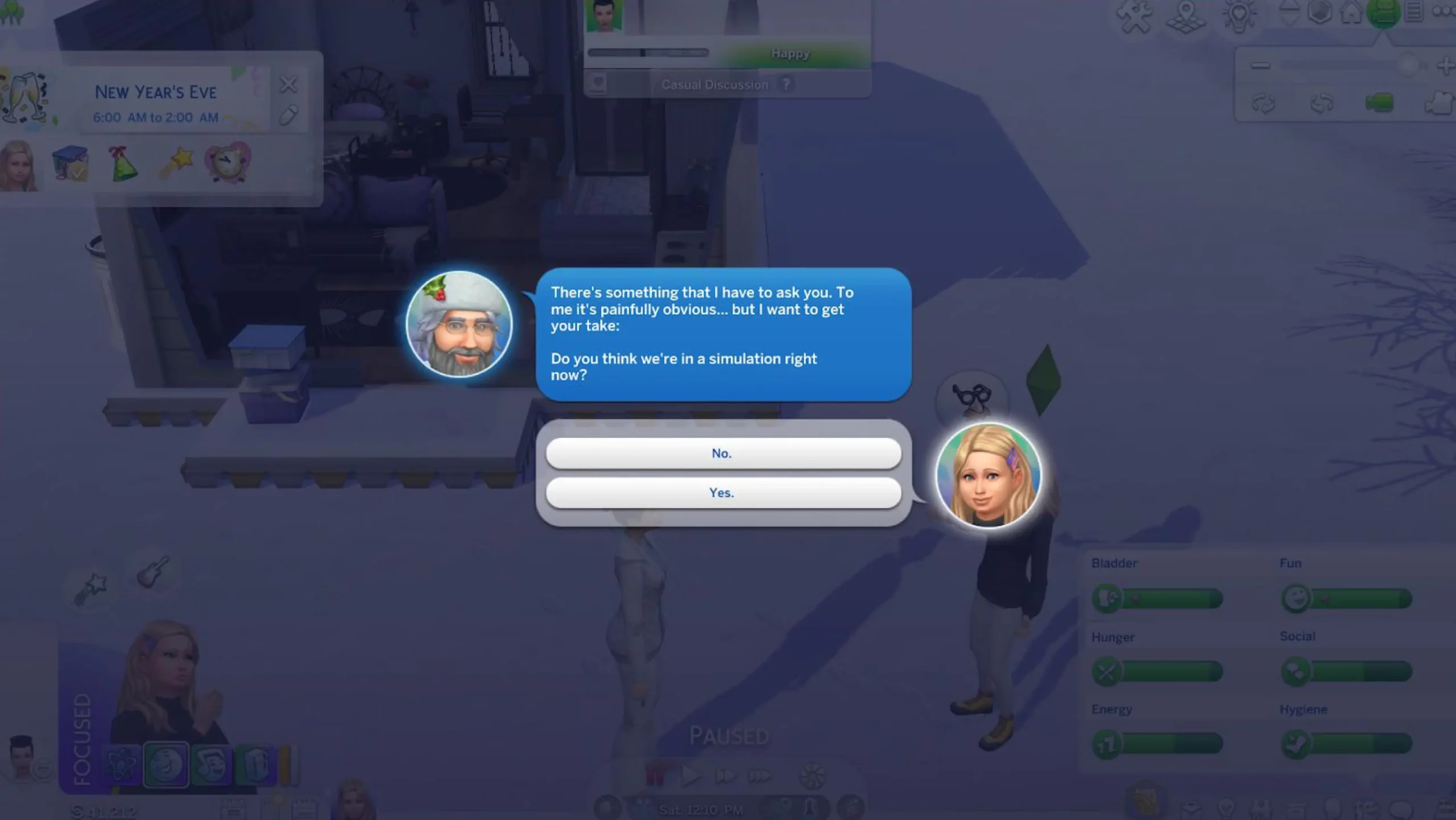
Task: Click the camera zoom plus button
Action: [x=1445, y=66]
